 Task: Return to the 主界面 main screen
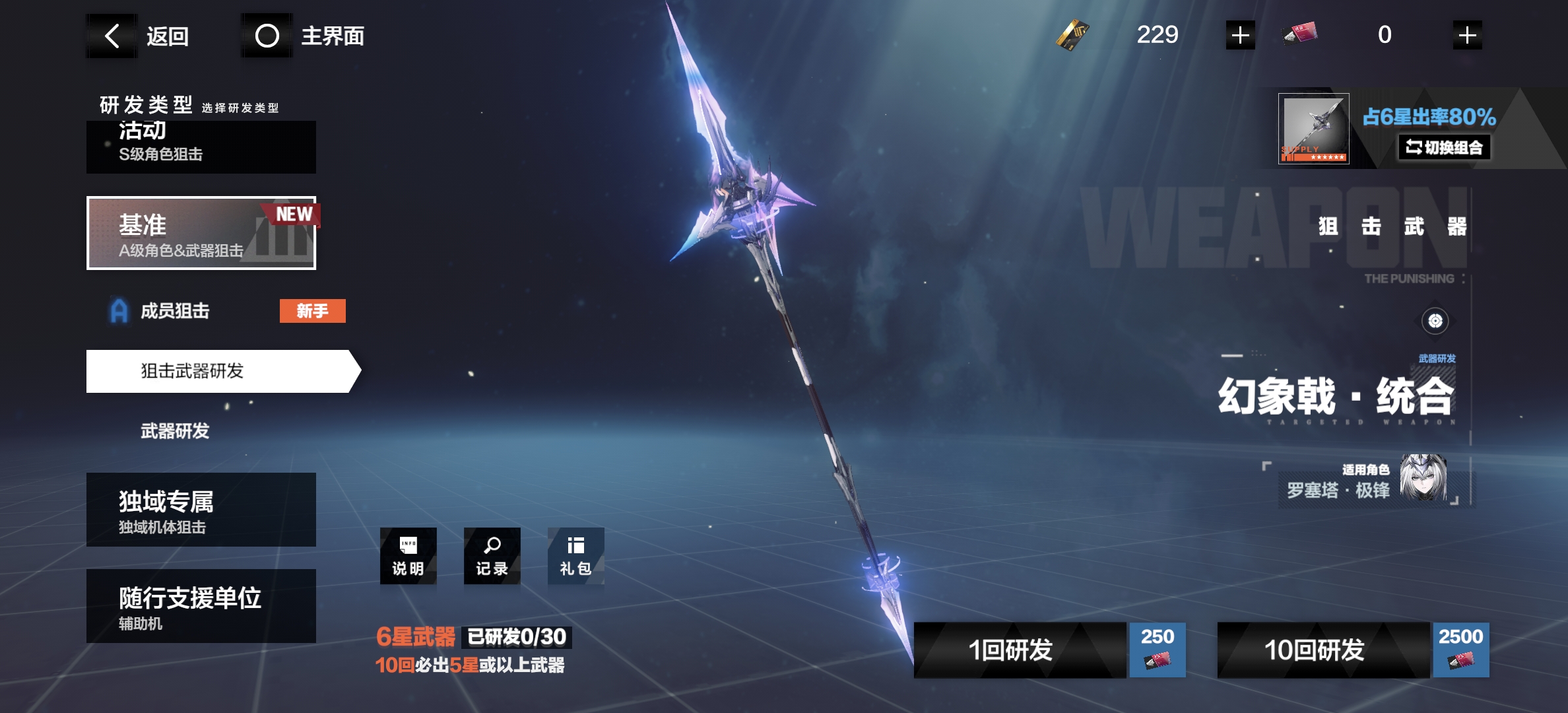304,36
